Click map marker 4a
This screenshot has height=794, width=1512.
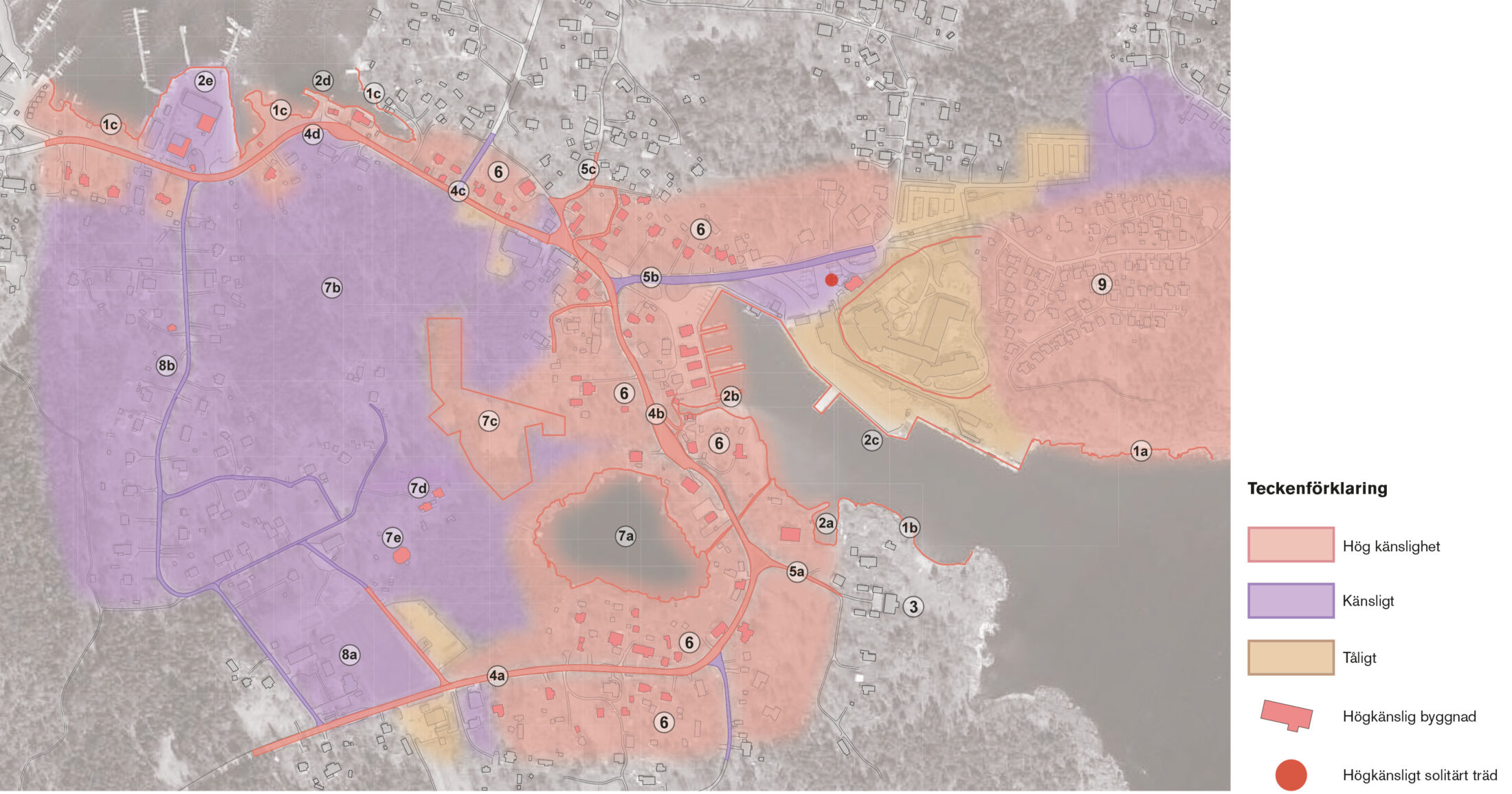(x=497, y=676)
